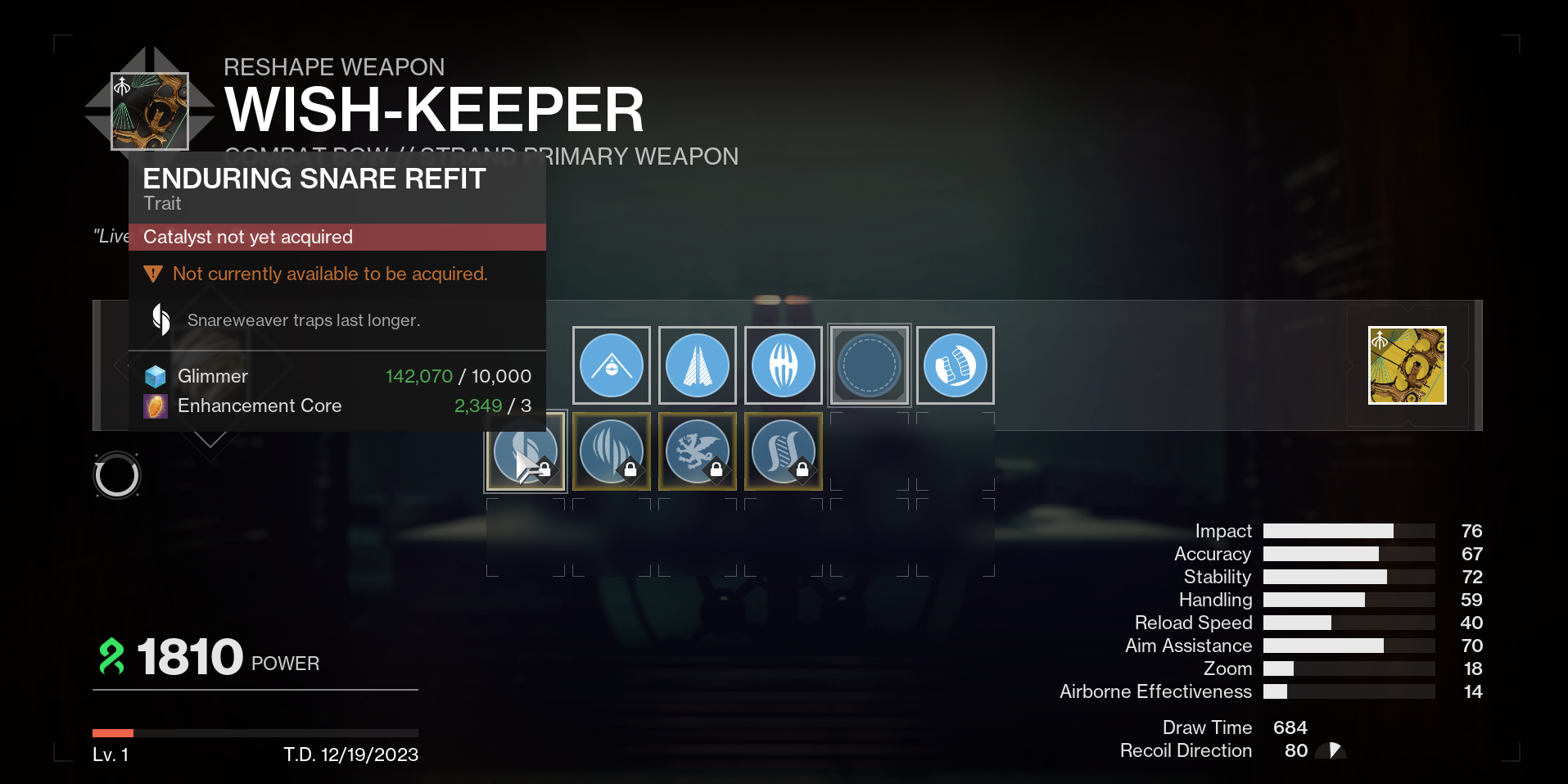Select the sight perk with the arch symbol
The height and width of the screenshot is (784, 1568).
[x=611, y=365]
